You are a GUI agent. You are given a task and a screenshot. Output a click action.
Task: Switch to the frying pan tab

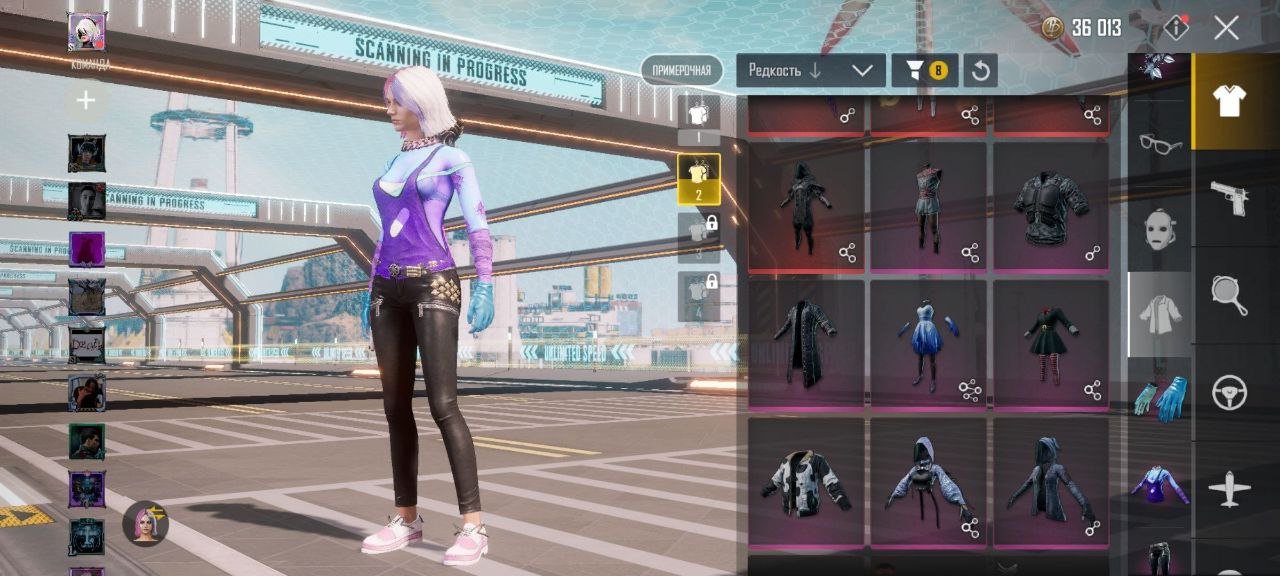tap(1229, 295)
